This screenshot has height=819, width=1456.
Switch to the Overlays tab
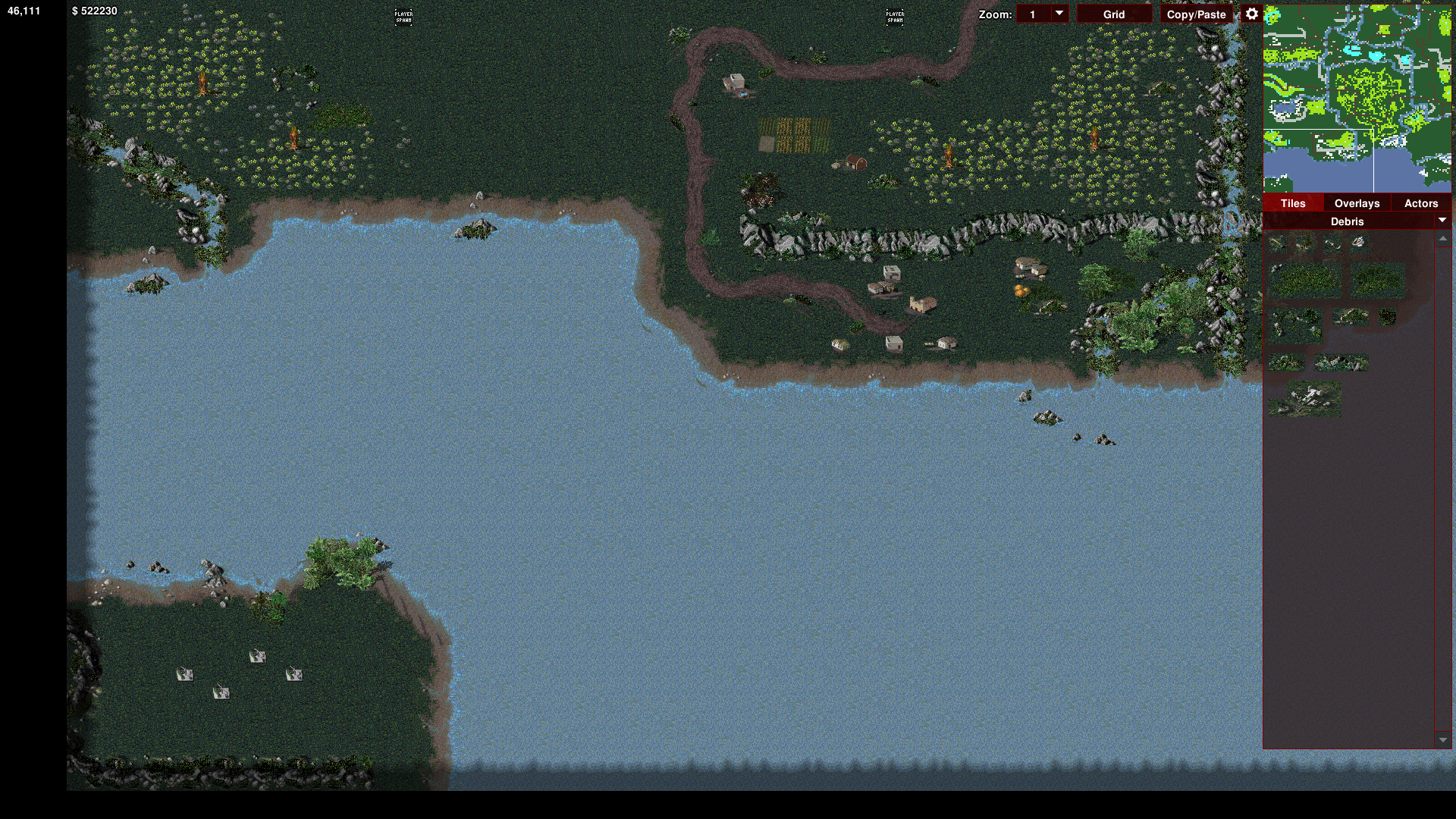(x=1357, y=203)
